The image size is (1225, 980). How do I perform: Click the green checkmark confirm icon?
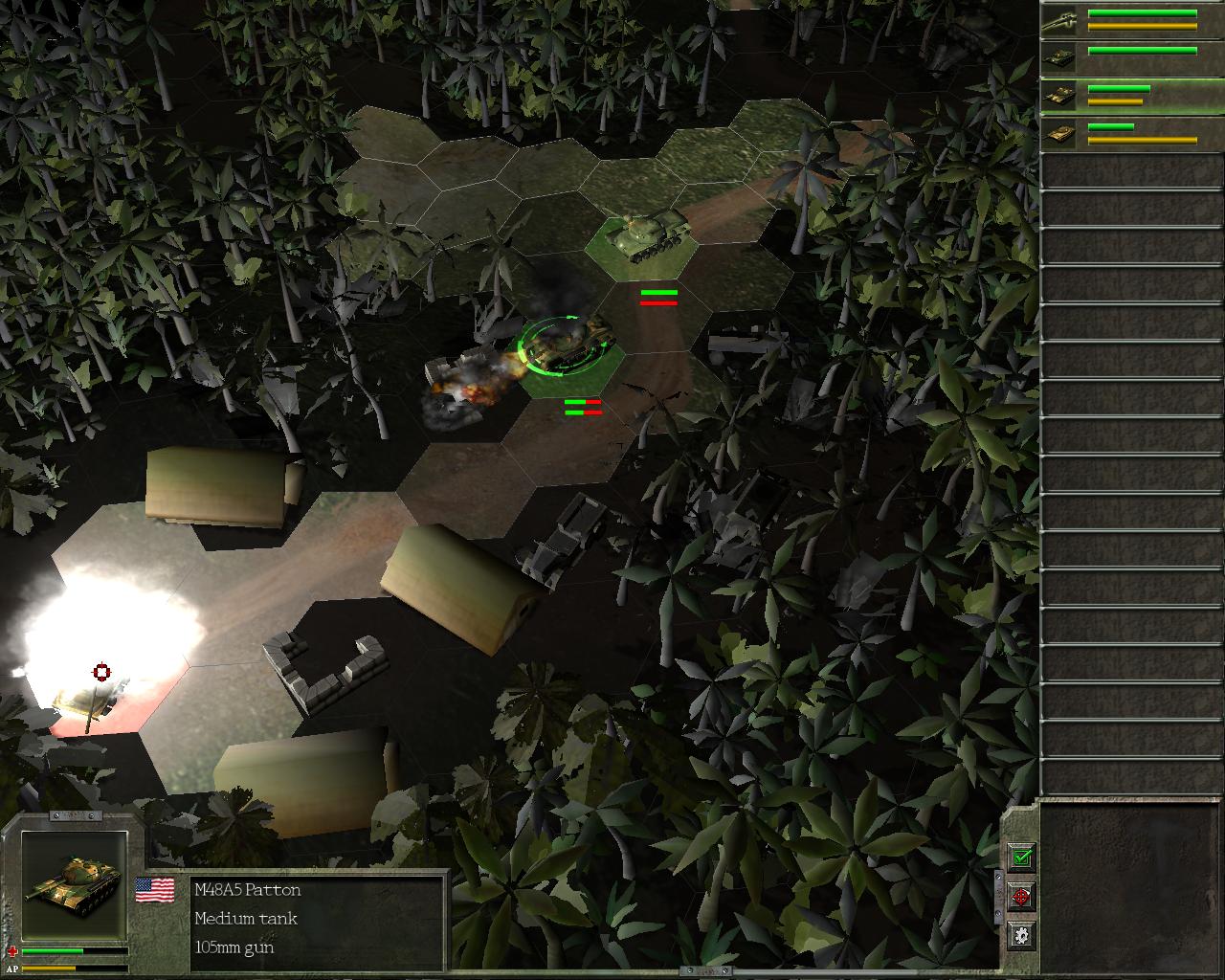click(1021, 858)
